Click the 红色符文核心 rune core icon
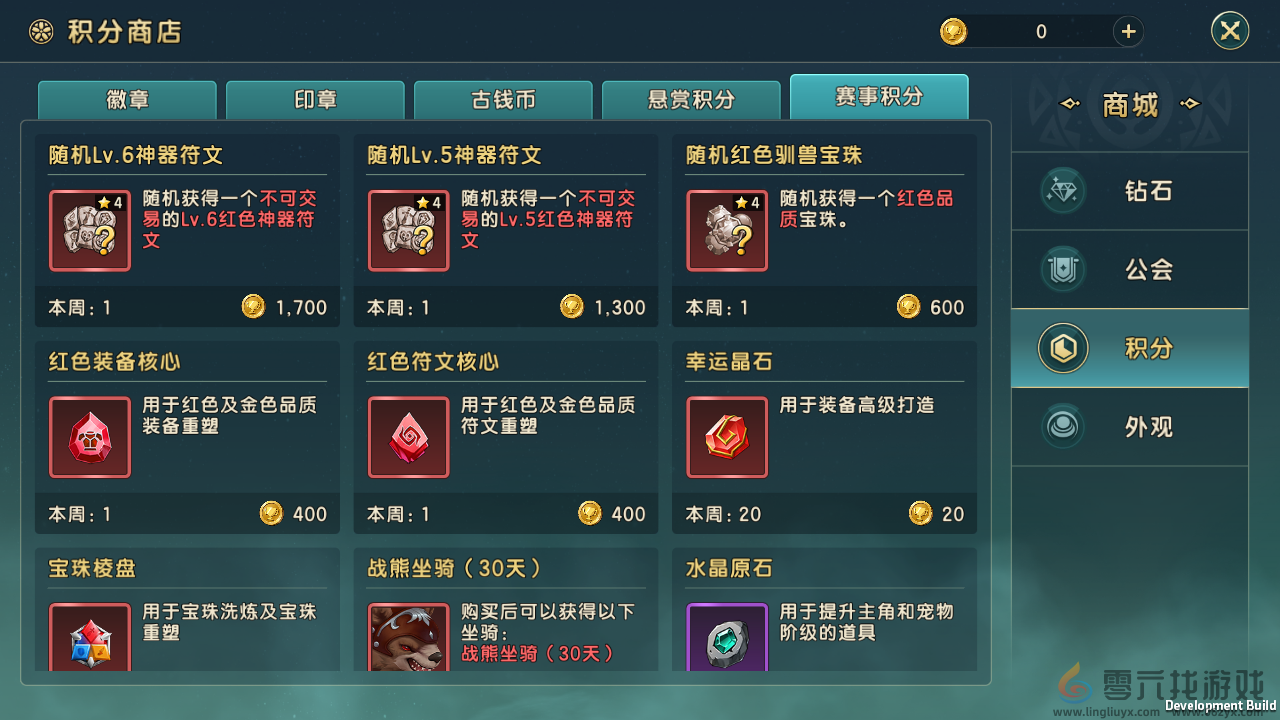This screenshot has width=1280, height=720. click(x=408, y=437)
